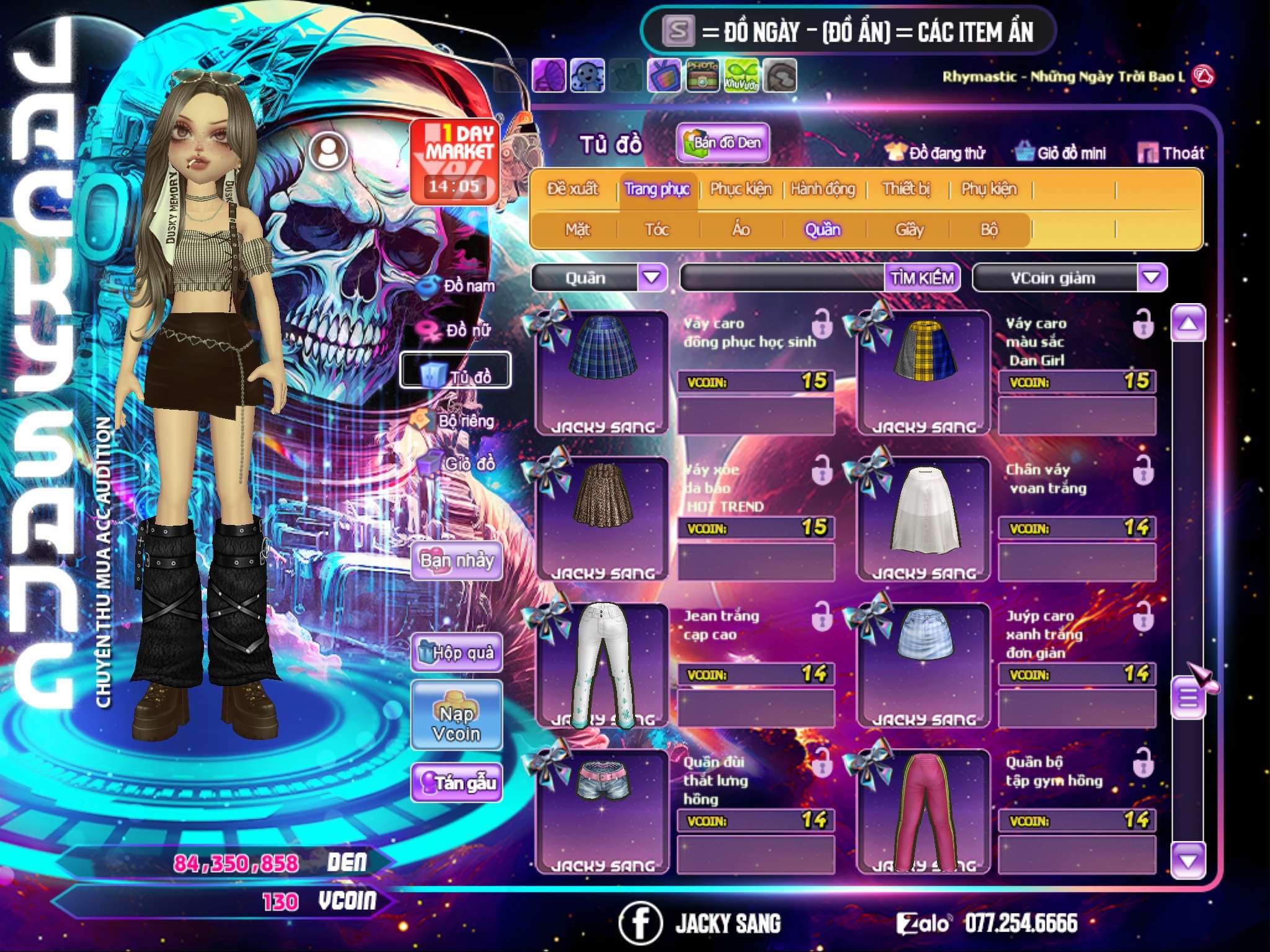Click the Thoát exit button

[x=1171, y=153]
